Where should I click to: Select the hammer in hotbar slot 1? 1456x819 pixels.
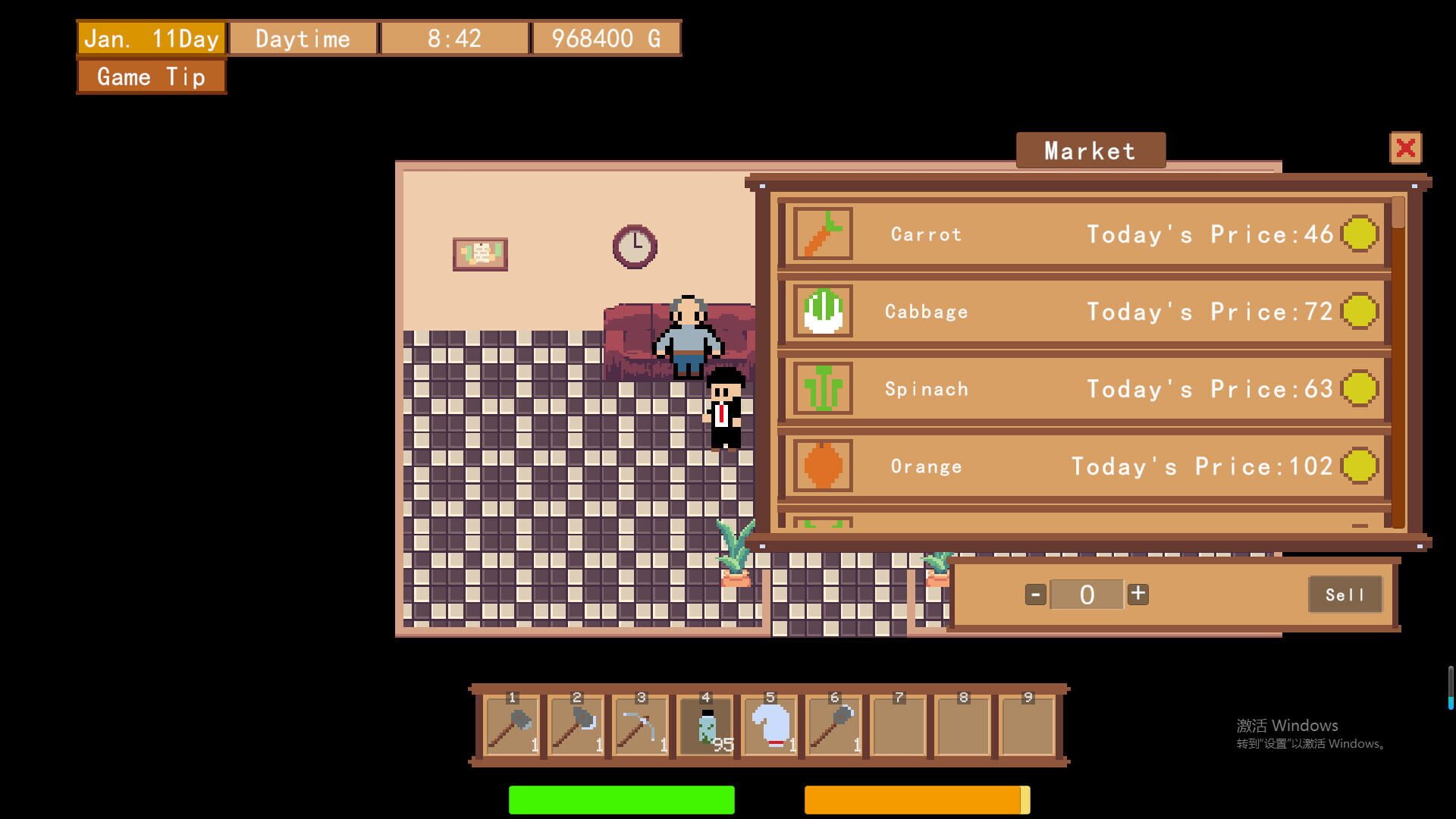tap(512, 726)
